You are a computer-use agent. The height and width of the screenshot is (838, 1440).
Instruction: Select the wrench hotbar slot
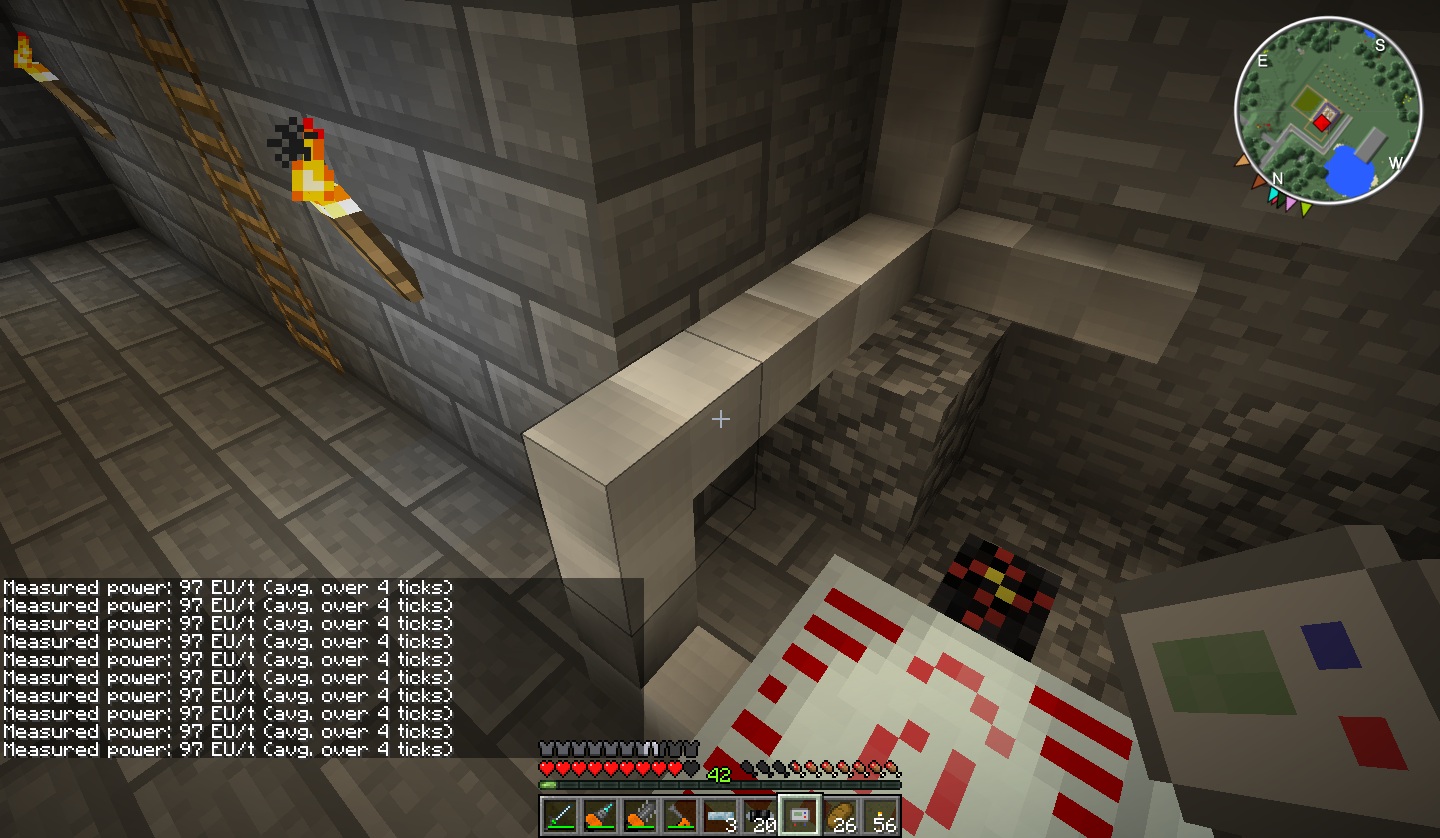click(680, 816)
